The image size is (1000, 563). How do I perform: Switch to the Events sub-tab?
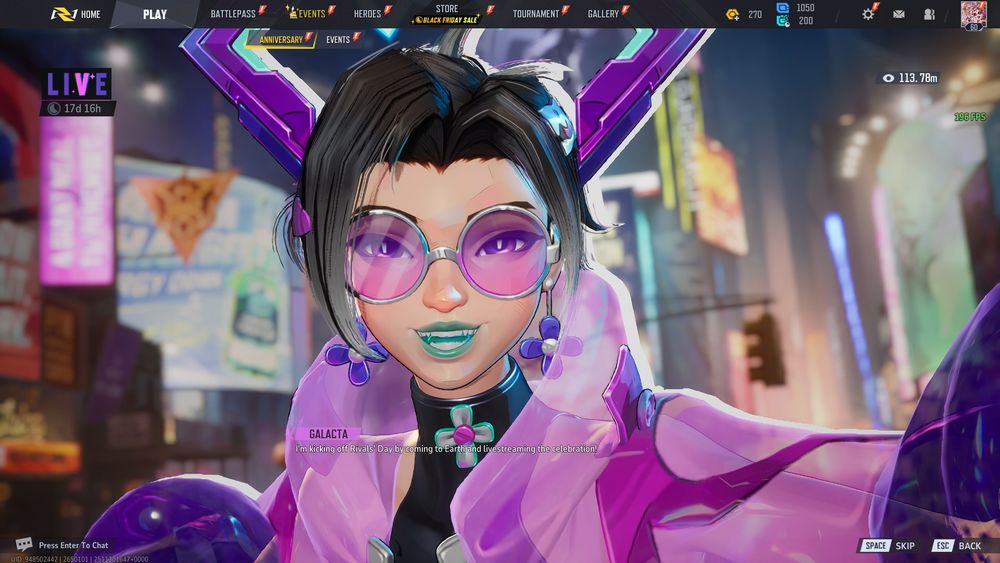click(338, 40)
